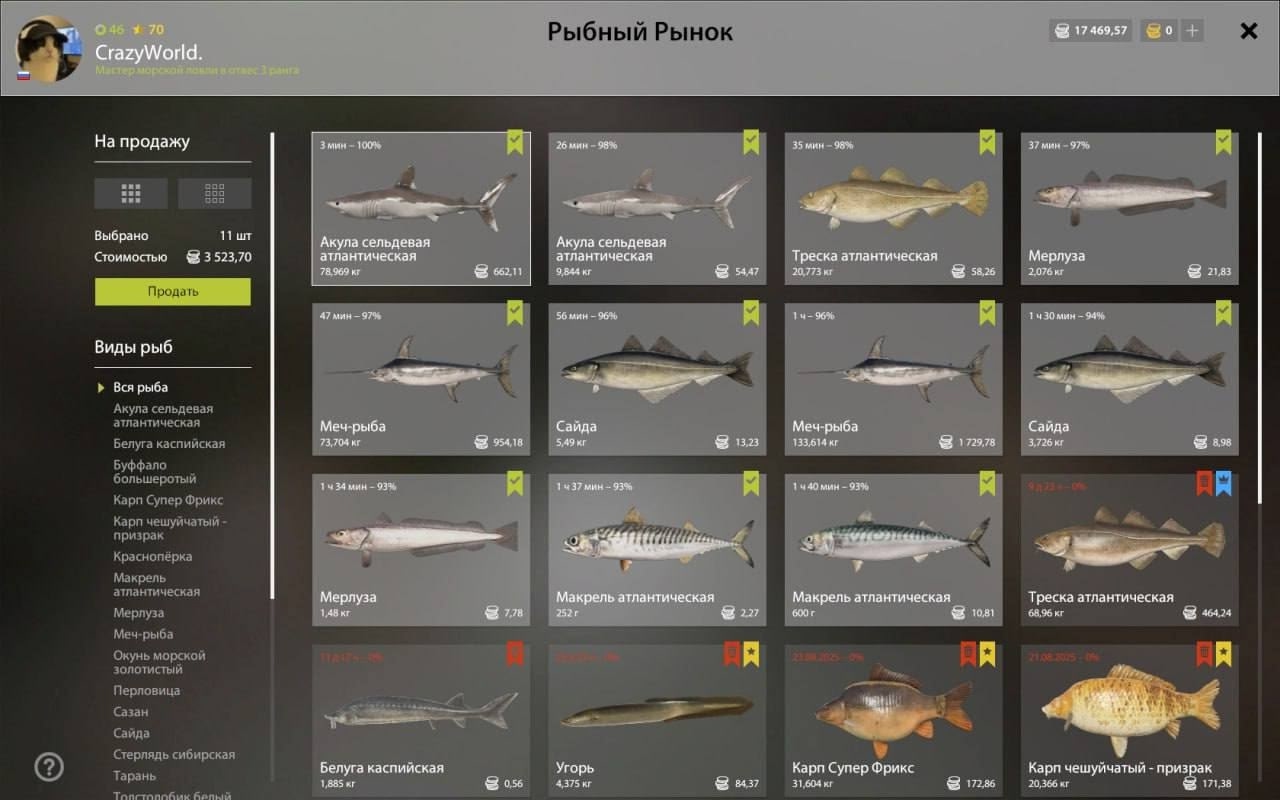Click the deselect-all outlined grid button
This screenshot has width=1280, height=800.
pyautogui.click(x=214, y=193)
